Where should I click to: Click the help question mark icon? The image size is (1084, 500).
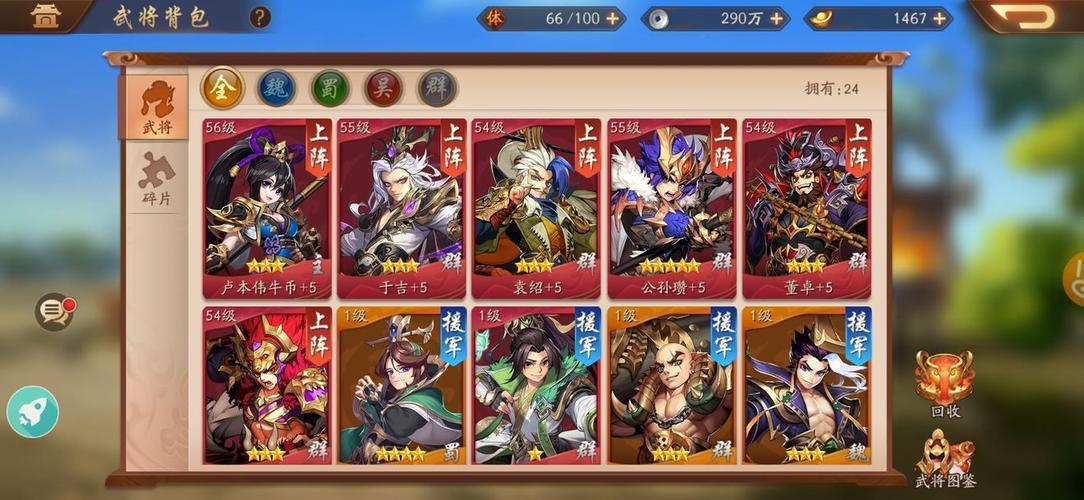(x=260, y=17)
